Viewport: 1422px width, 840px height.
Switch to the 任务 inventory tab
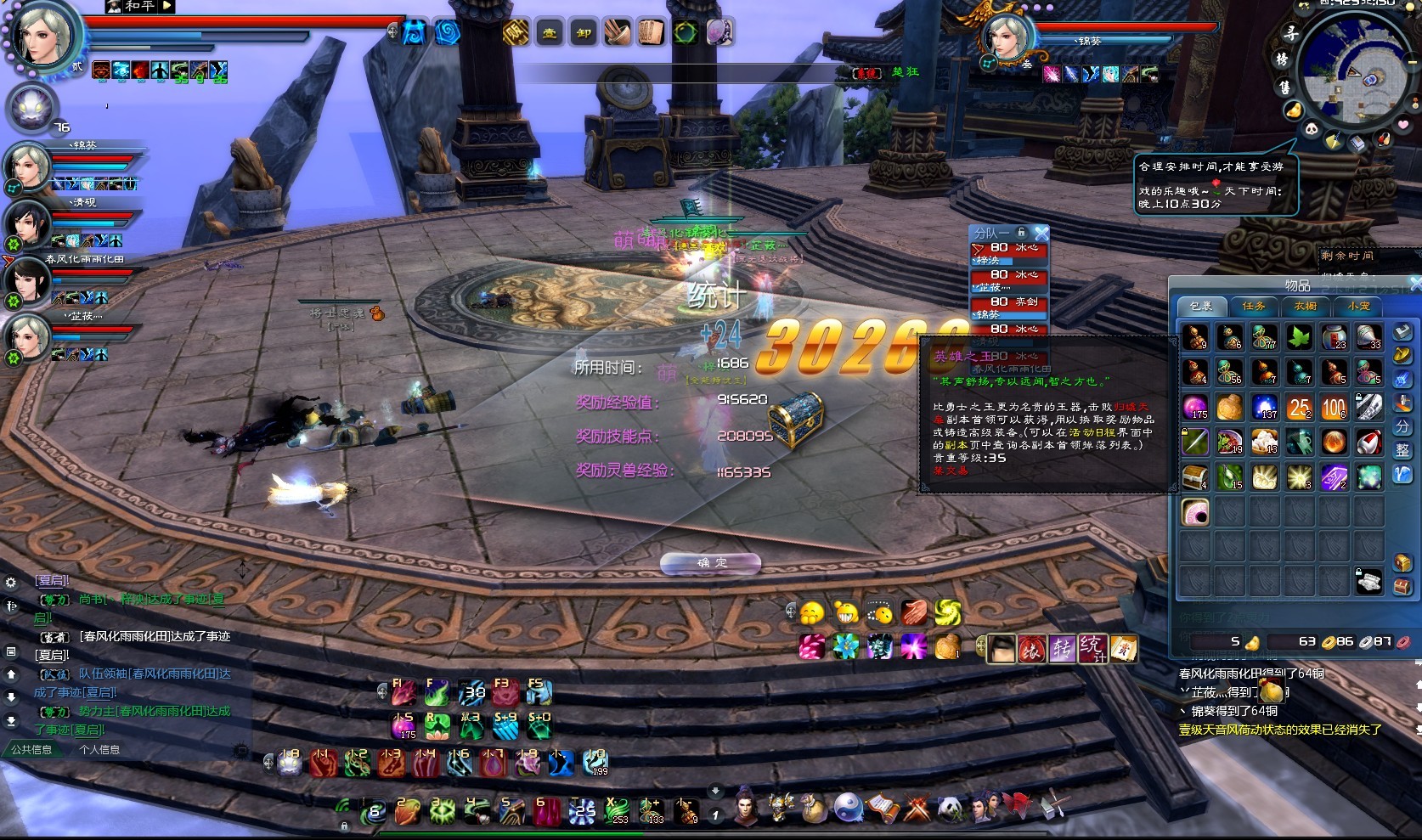[x=1253, y=306]
